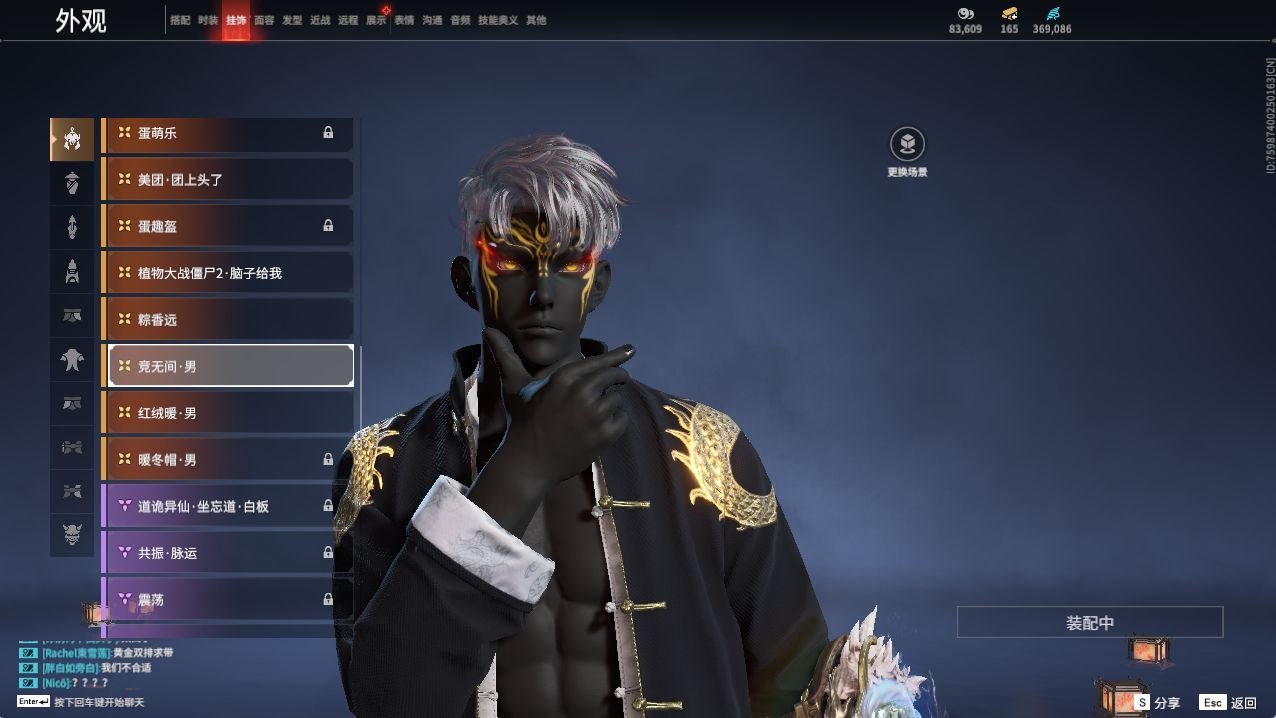Choose the 红绒暖·男 accessory
The image size is (1276, 718).
(228, 413)
